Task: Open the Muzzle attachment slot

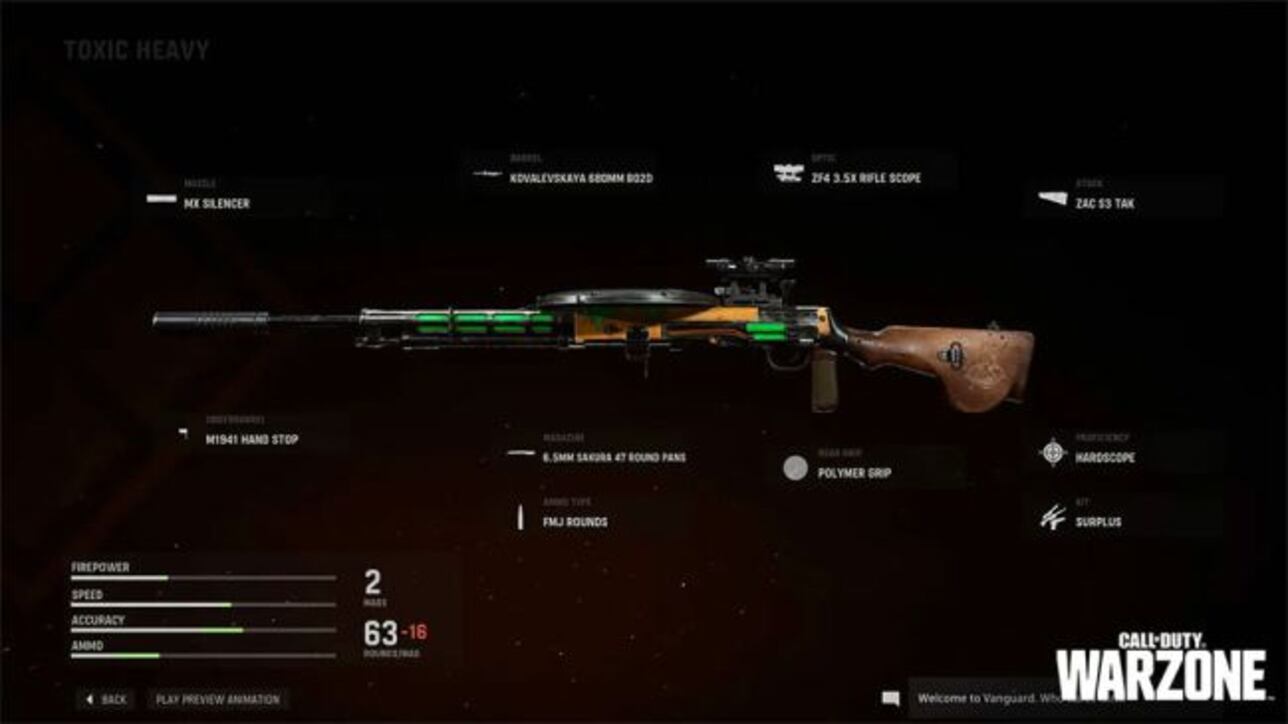Action: tap(200, 192)
